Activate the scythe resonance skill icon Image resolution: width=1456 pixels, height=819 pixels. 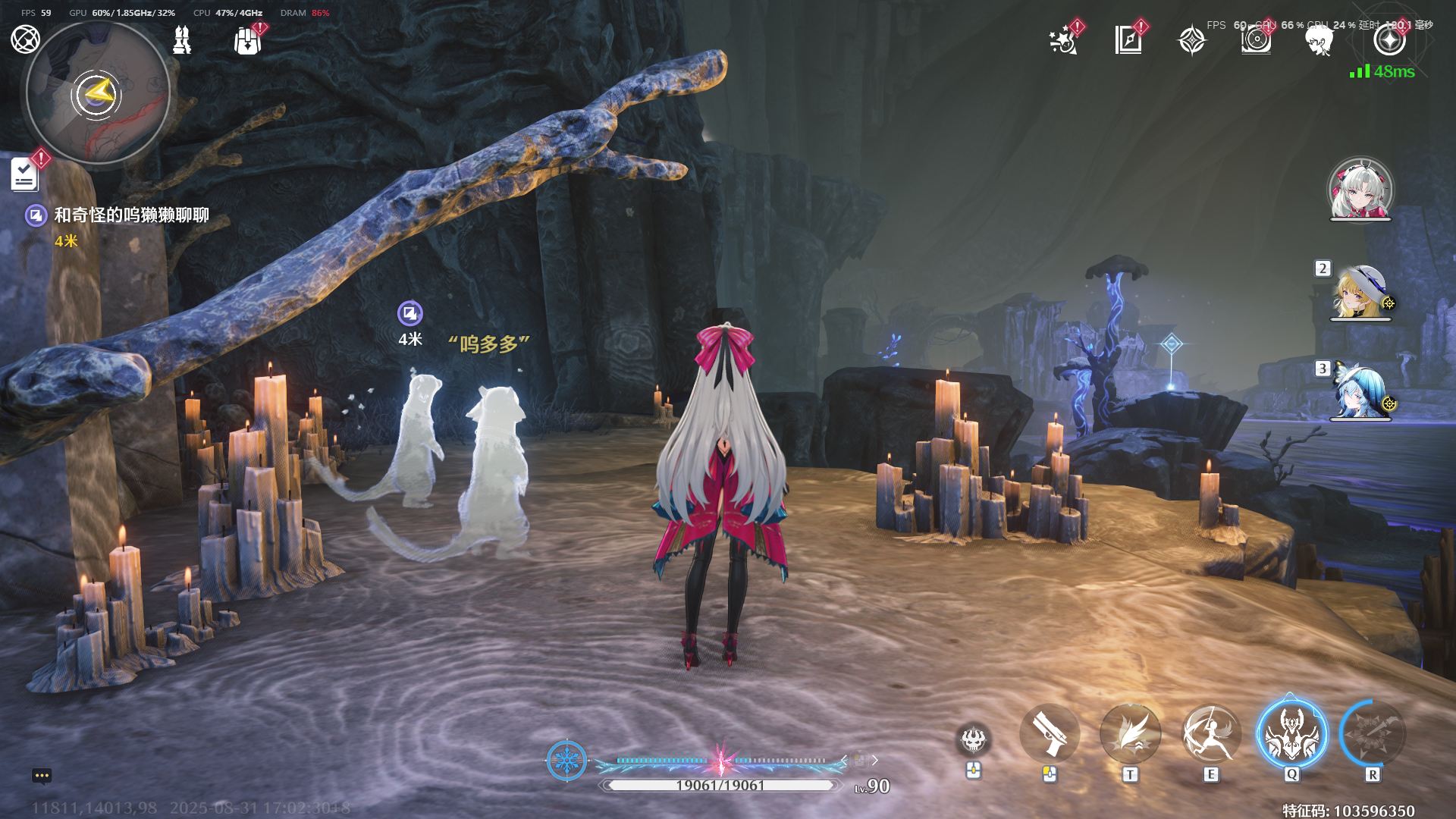click(x=1211, y=733)
